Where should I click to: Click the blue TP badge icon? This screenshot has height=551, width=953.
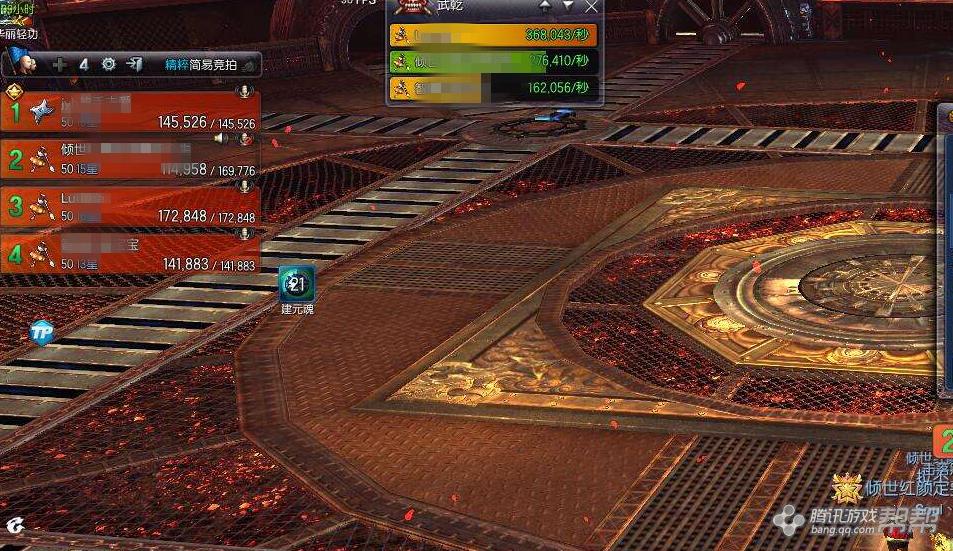coord(42,333)
